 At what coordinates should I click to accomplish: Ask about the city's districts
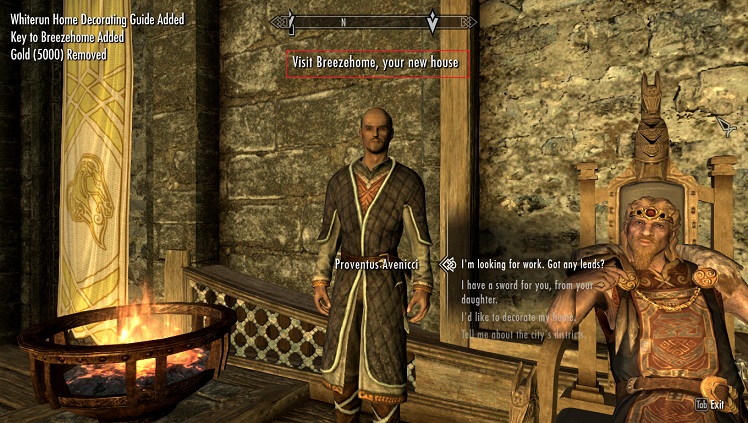point(523,334)
